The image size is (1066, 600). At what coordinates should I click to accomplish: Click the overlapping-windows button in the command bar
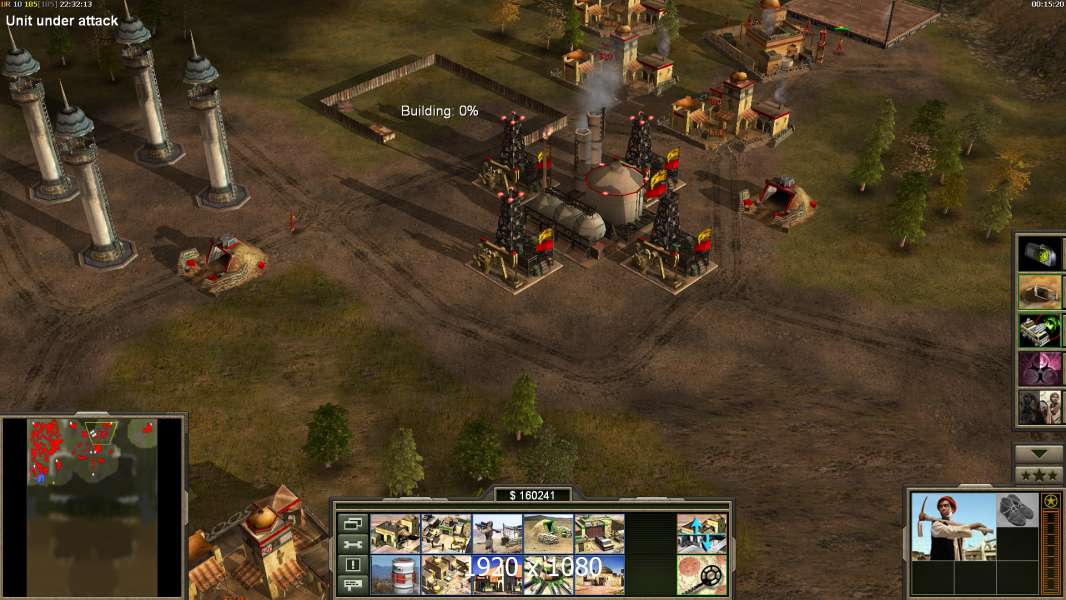[x=353, y=524]
